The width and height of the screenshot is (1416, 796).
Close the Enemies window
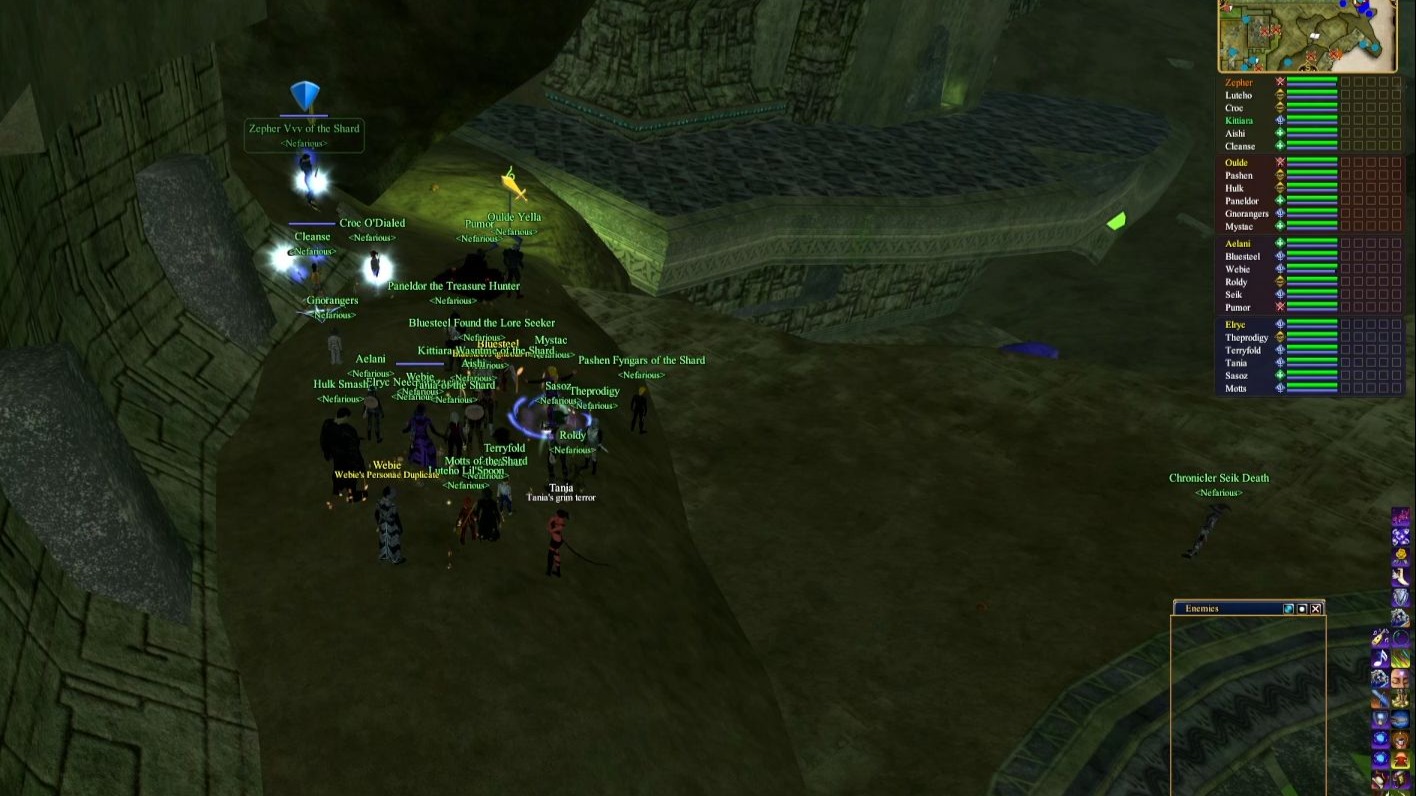1316,608
